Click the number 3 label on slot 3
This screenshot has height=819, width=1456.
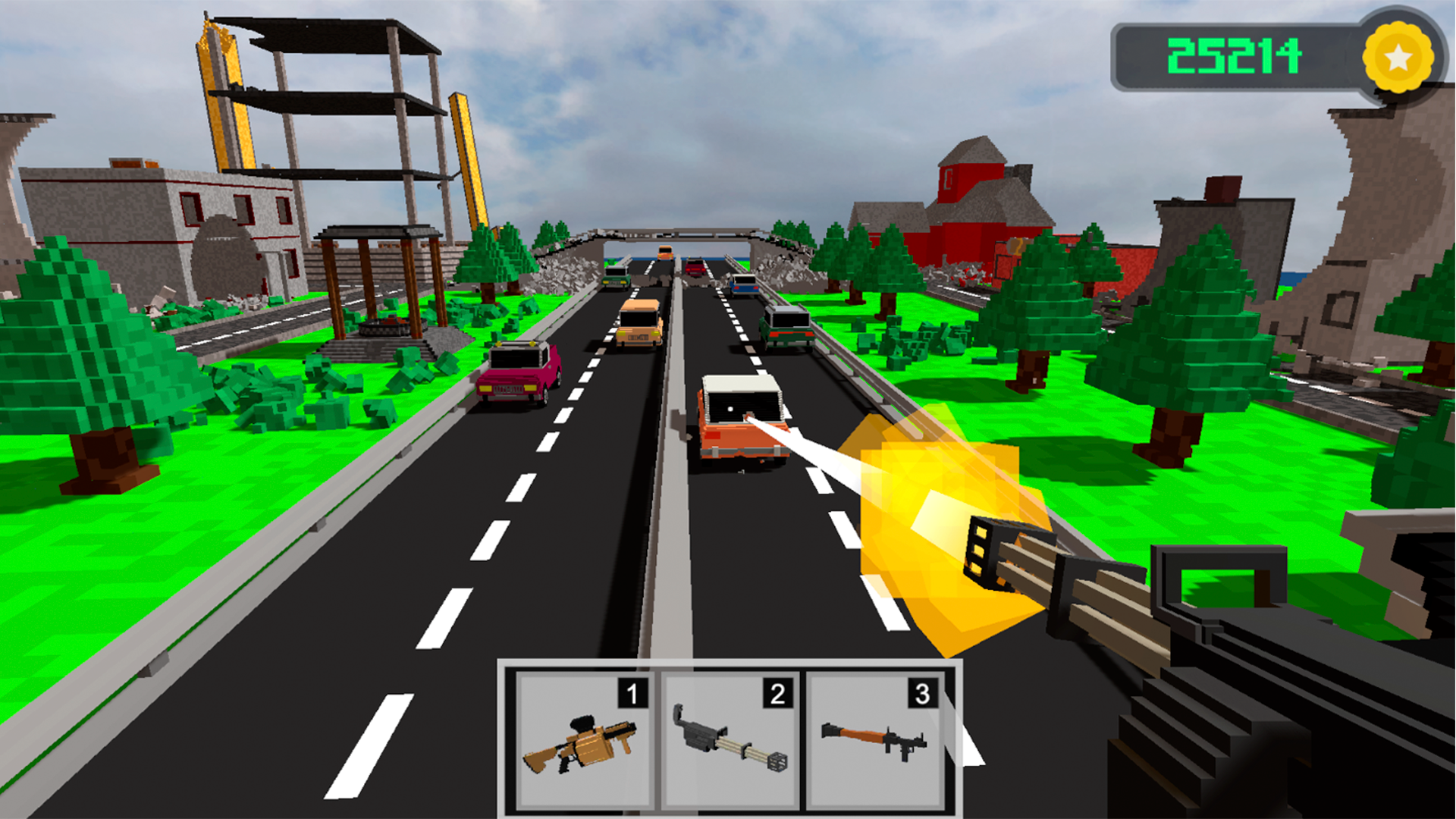(x=922, y=692)
